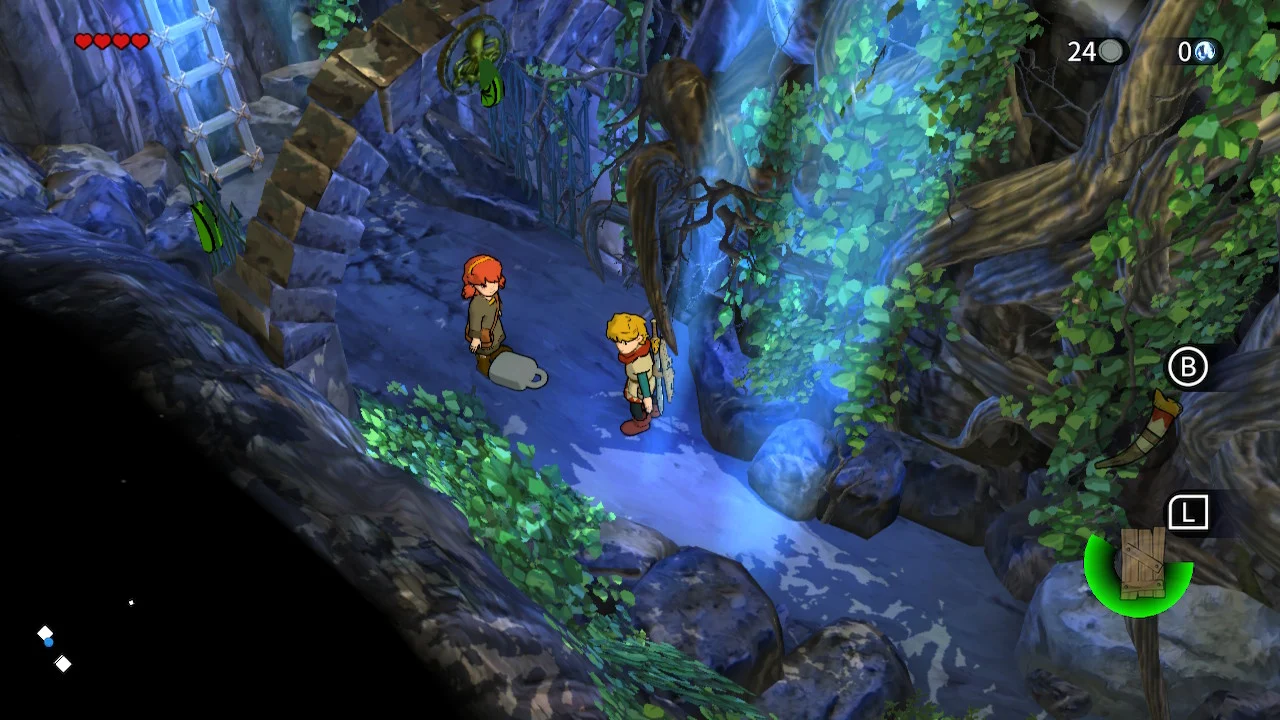Click the B button prompt circle
Viewport: 1280px width, 720px height.
tap(1188, 367)
